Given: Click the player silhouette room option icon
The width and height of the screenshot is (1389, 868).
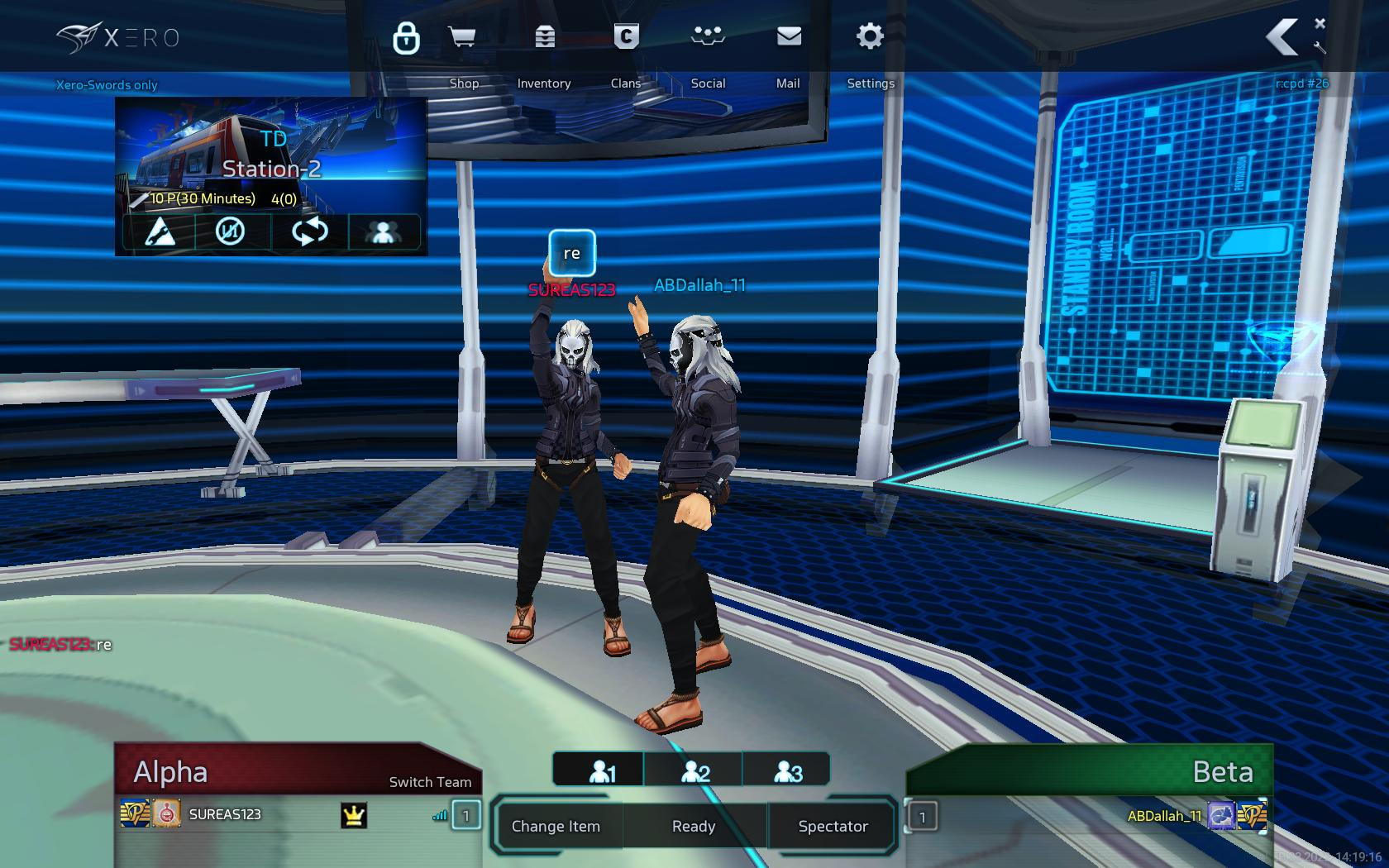Looking at the screenshot, I should 384,231.
